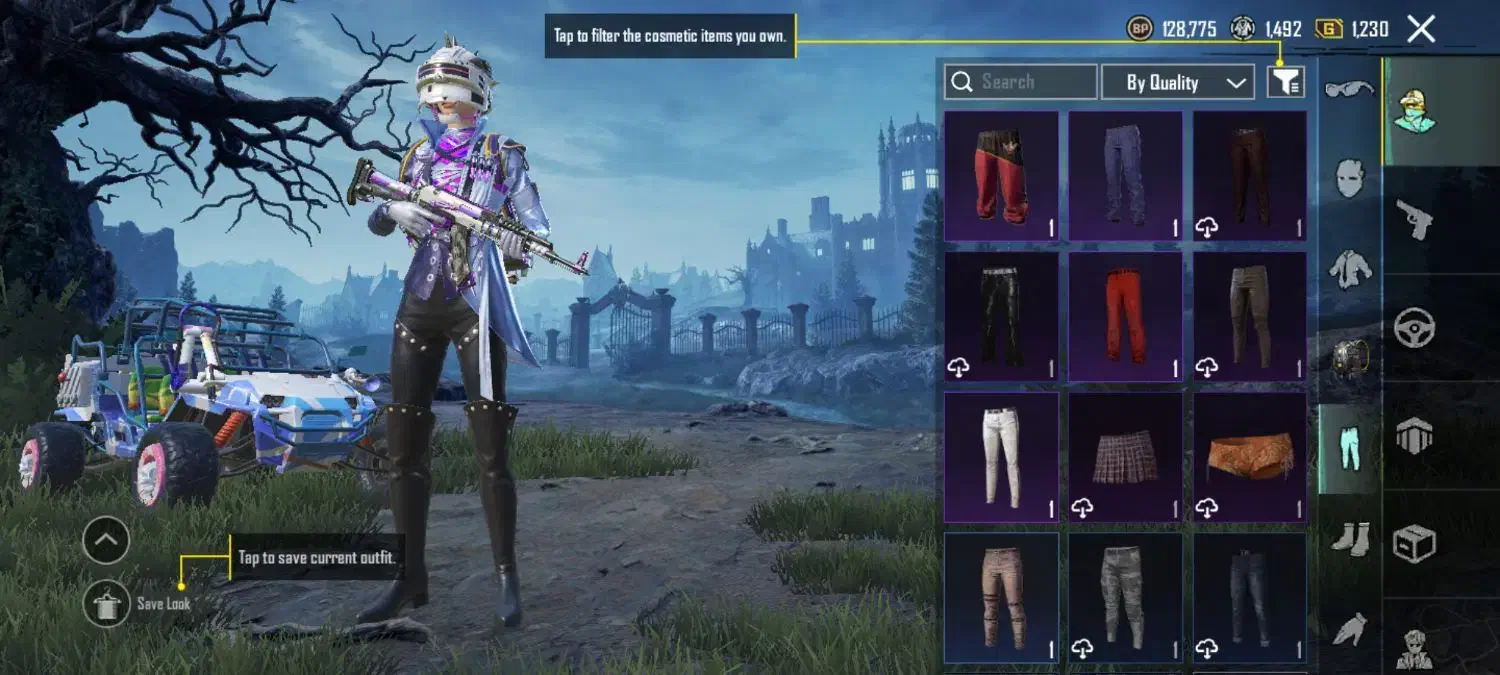Open the By Quality sort dropdown
This screenshot has width=1500, height=675.
pyautogui.click(x=1178, y=82)
